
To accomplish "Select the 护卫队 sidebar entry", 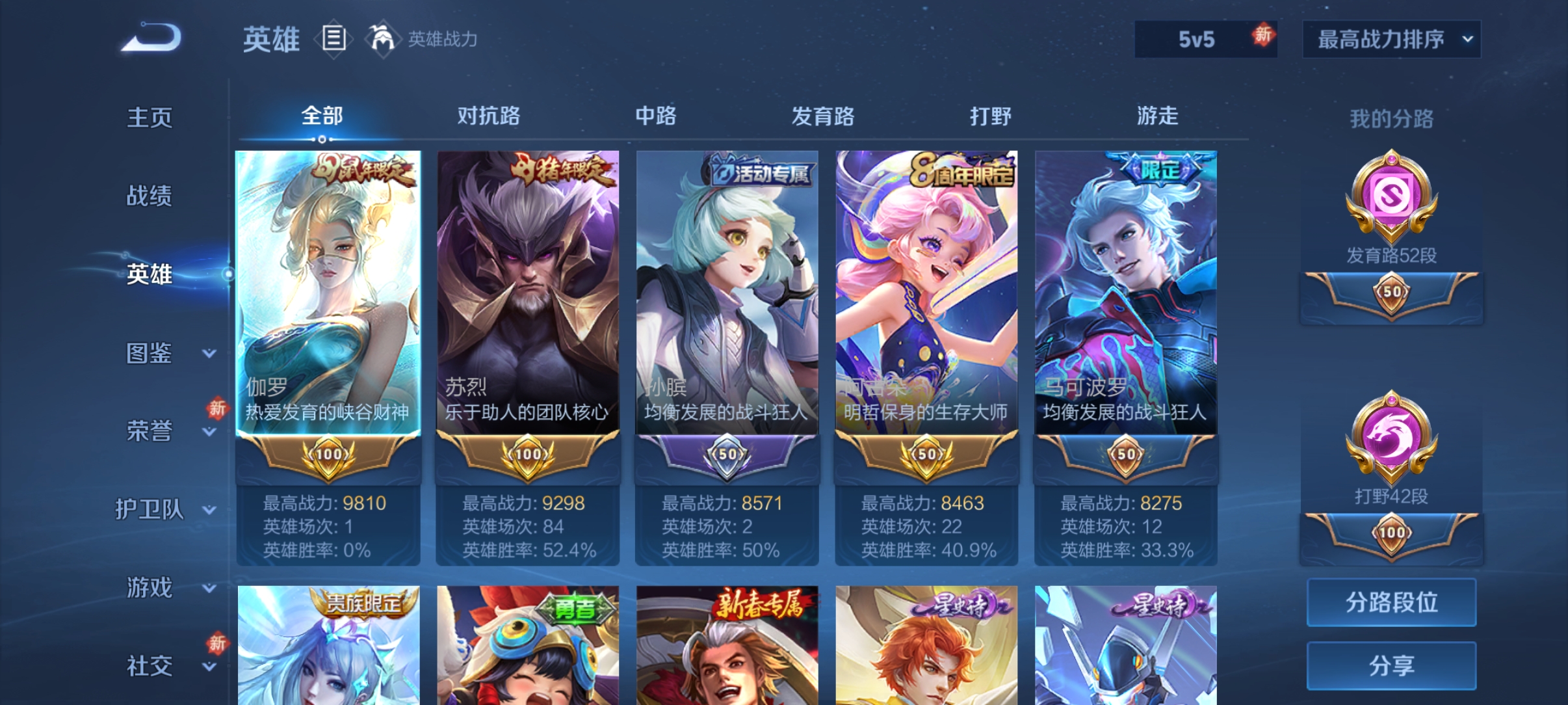I will [151, 511].
